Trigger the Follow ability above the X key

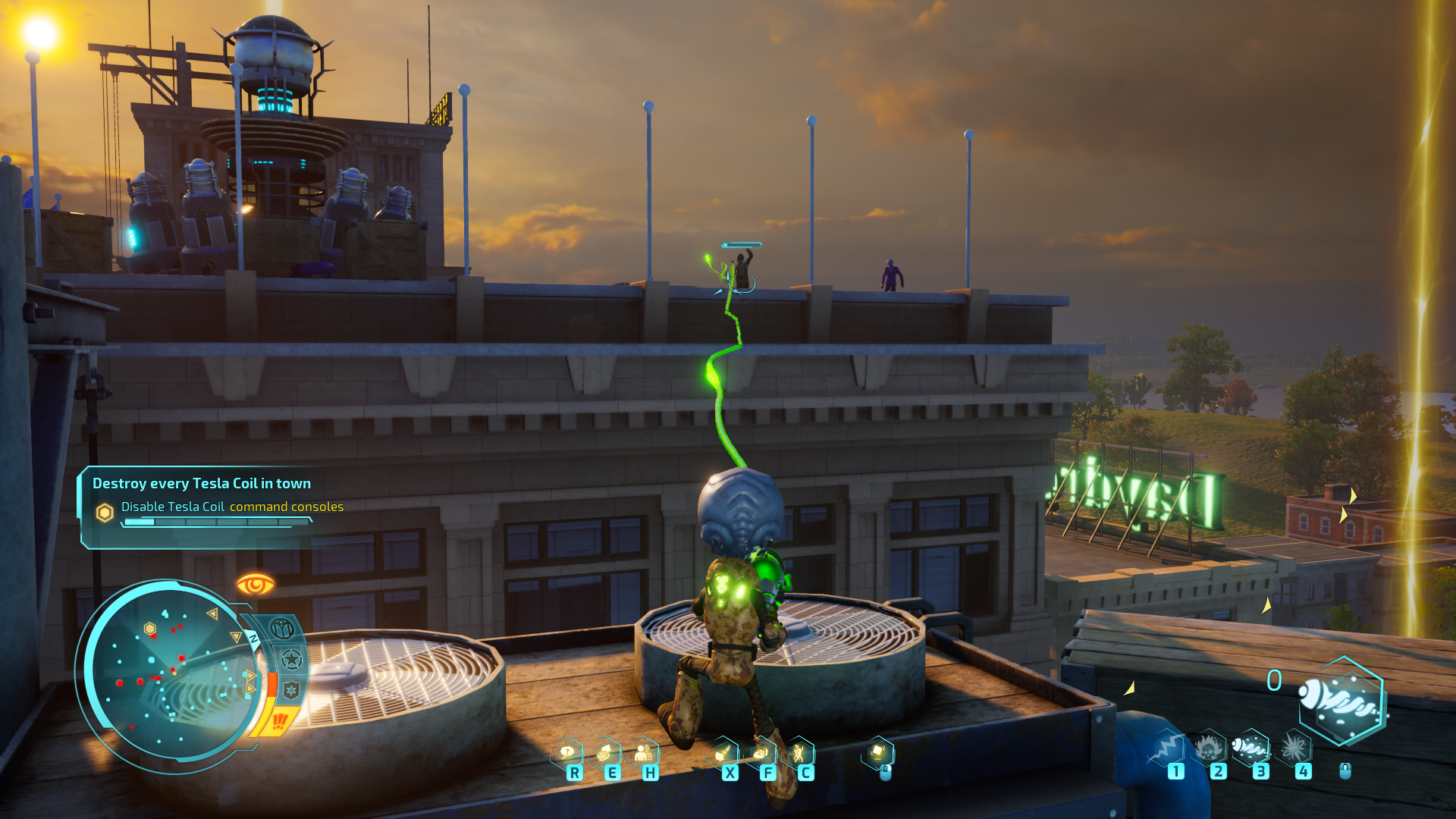coord(723,753)
